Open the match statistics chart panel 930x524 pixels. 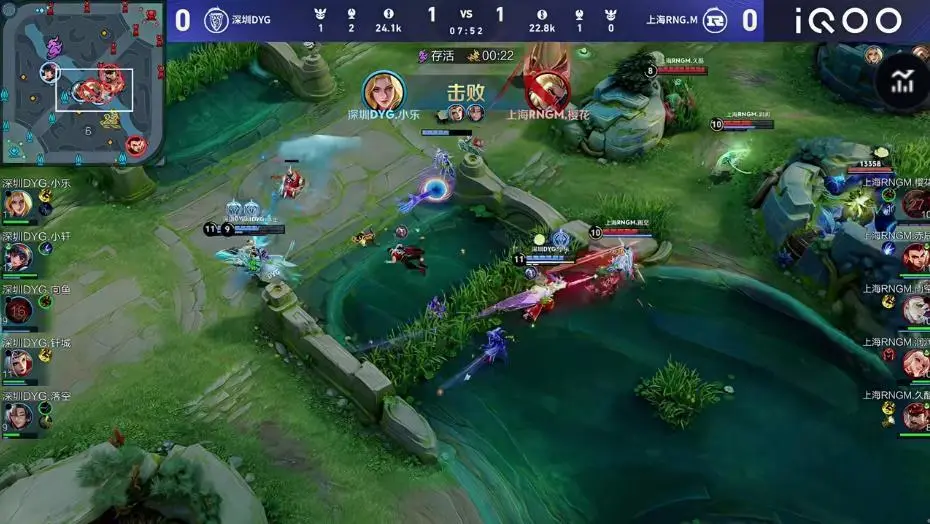902,82
